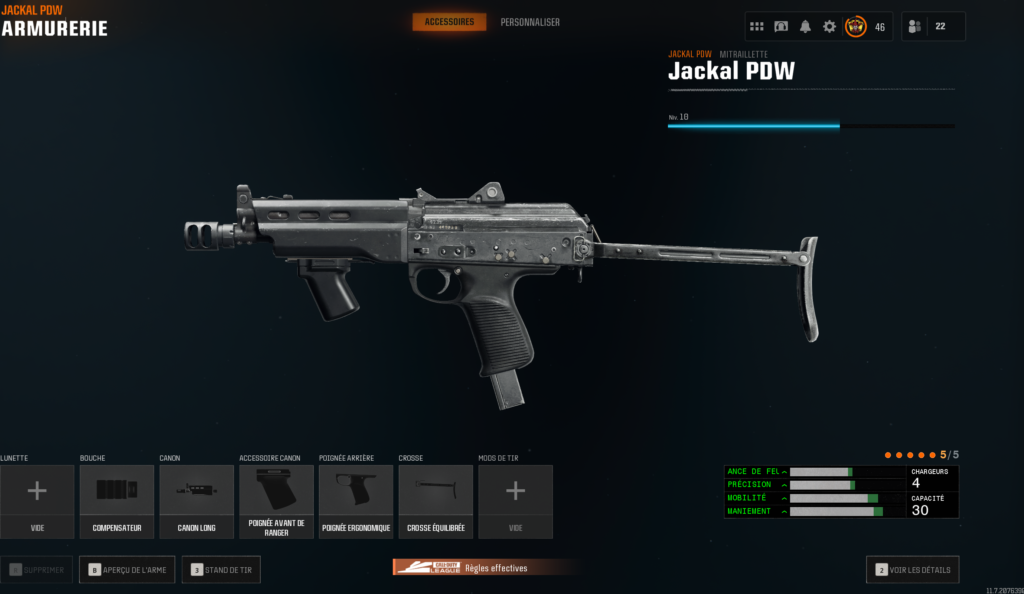
Task: Click the Aperçu de l'arme button
Action: [x=126, y=570]
